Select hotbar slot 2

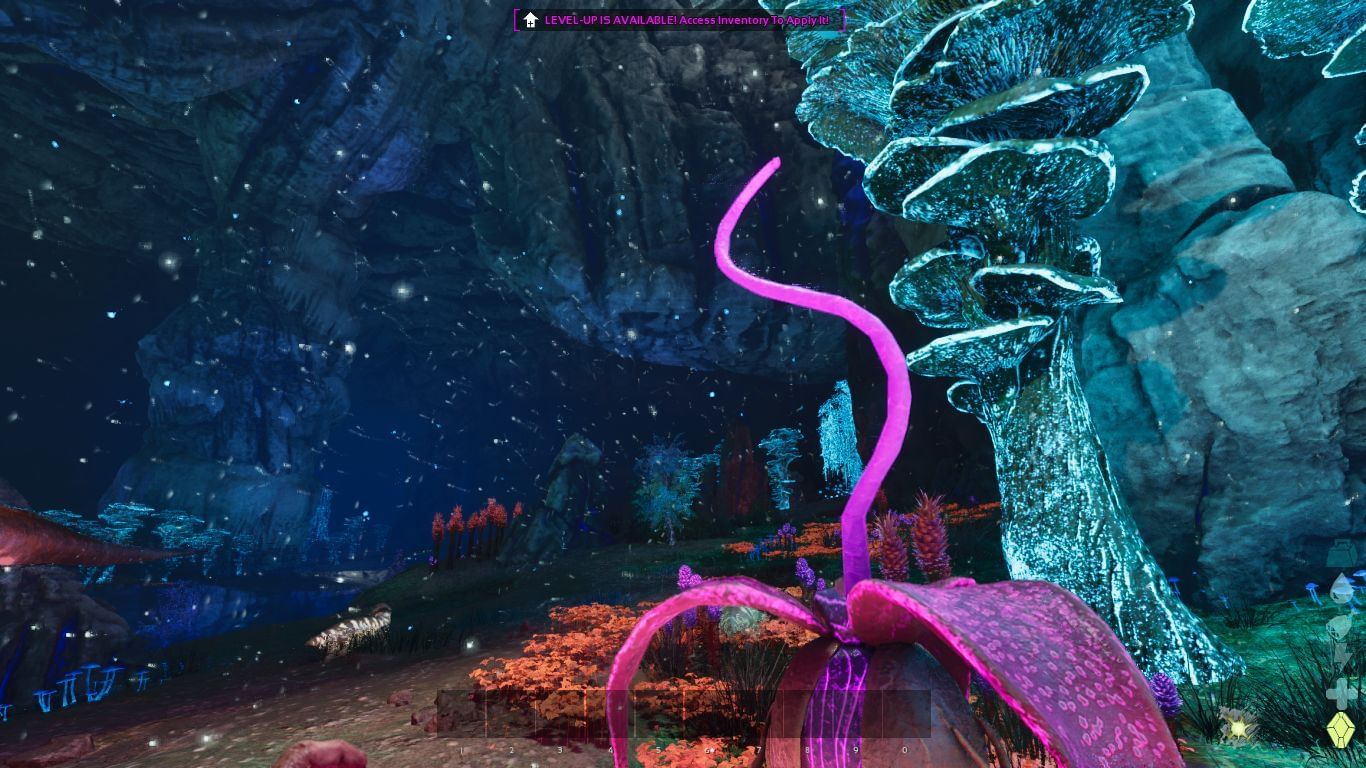click(511, 713)
